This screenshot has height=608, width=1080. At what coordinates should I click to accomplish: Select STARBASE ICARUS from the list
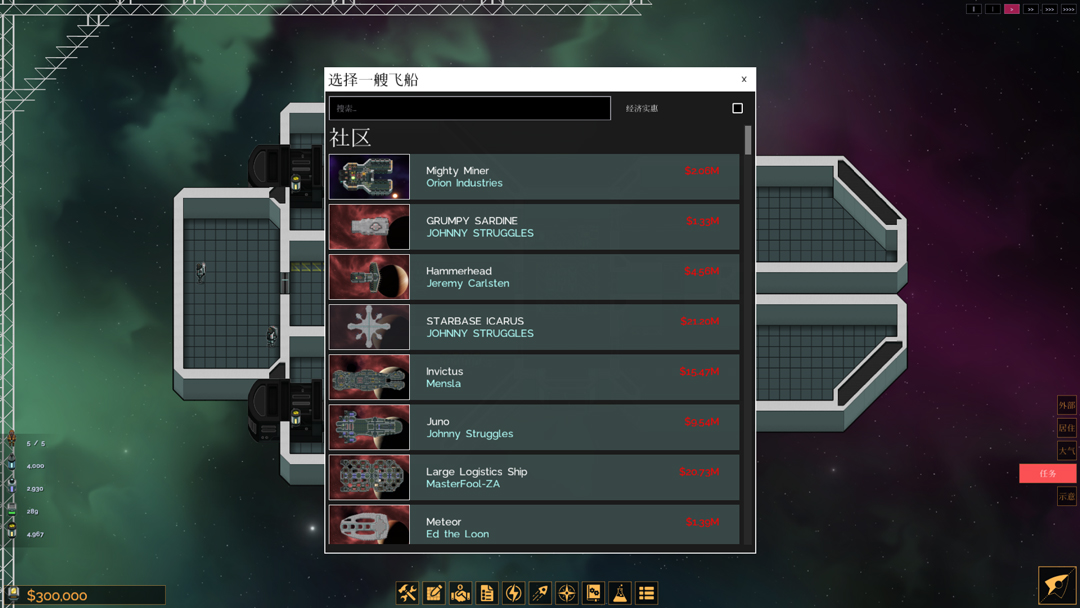pyautogui.click(x=534, y=327)
